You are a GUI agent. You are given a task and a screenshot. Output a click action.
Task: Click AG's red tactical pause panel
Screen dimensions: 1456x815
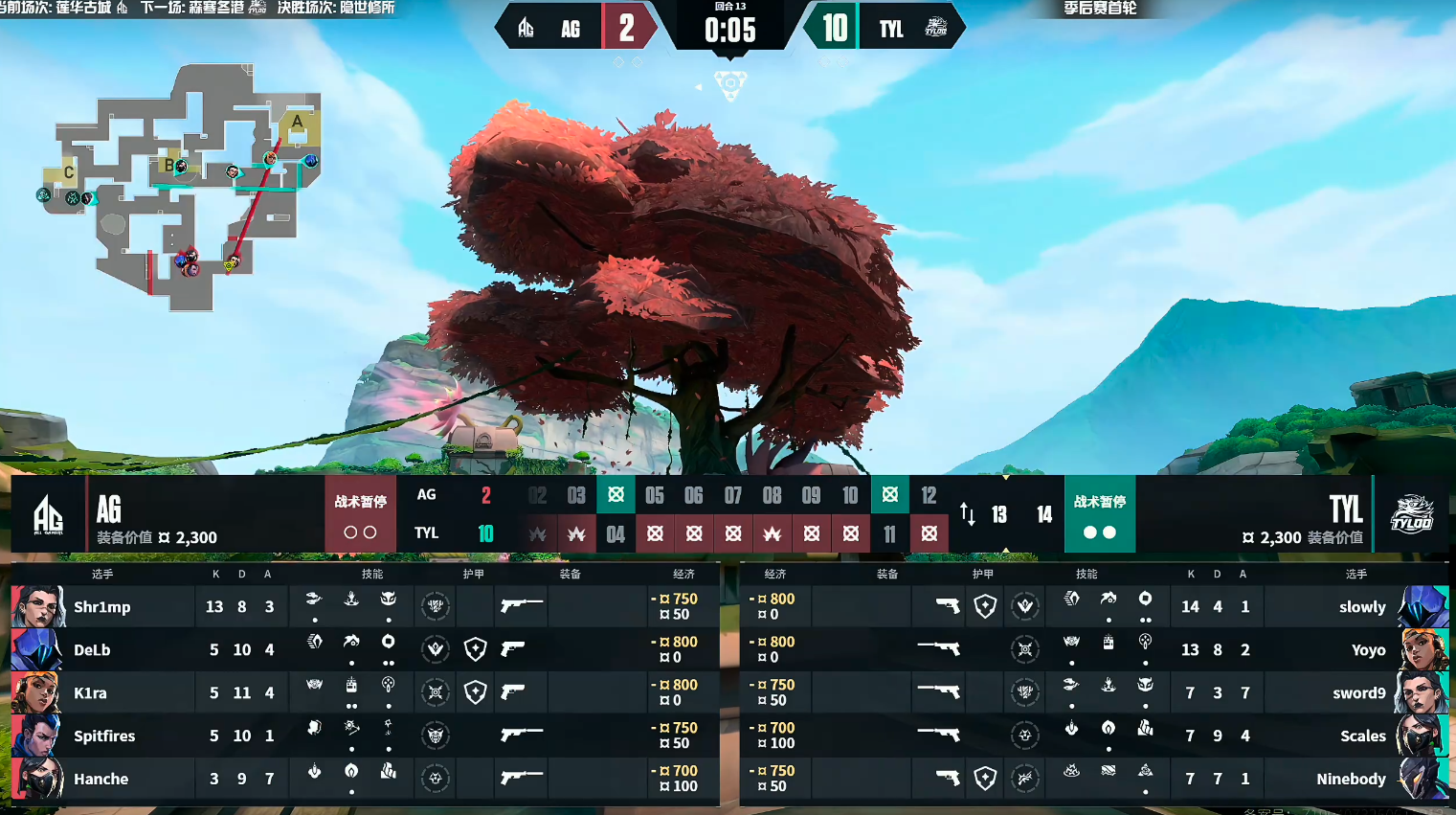pos(360,514)
